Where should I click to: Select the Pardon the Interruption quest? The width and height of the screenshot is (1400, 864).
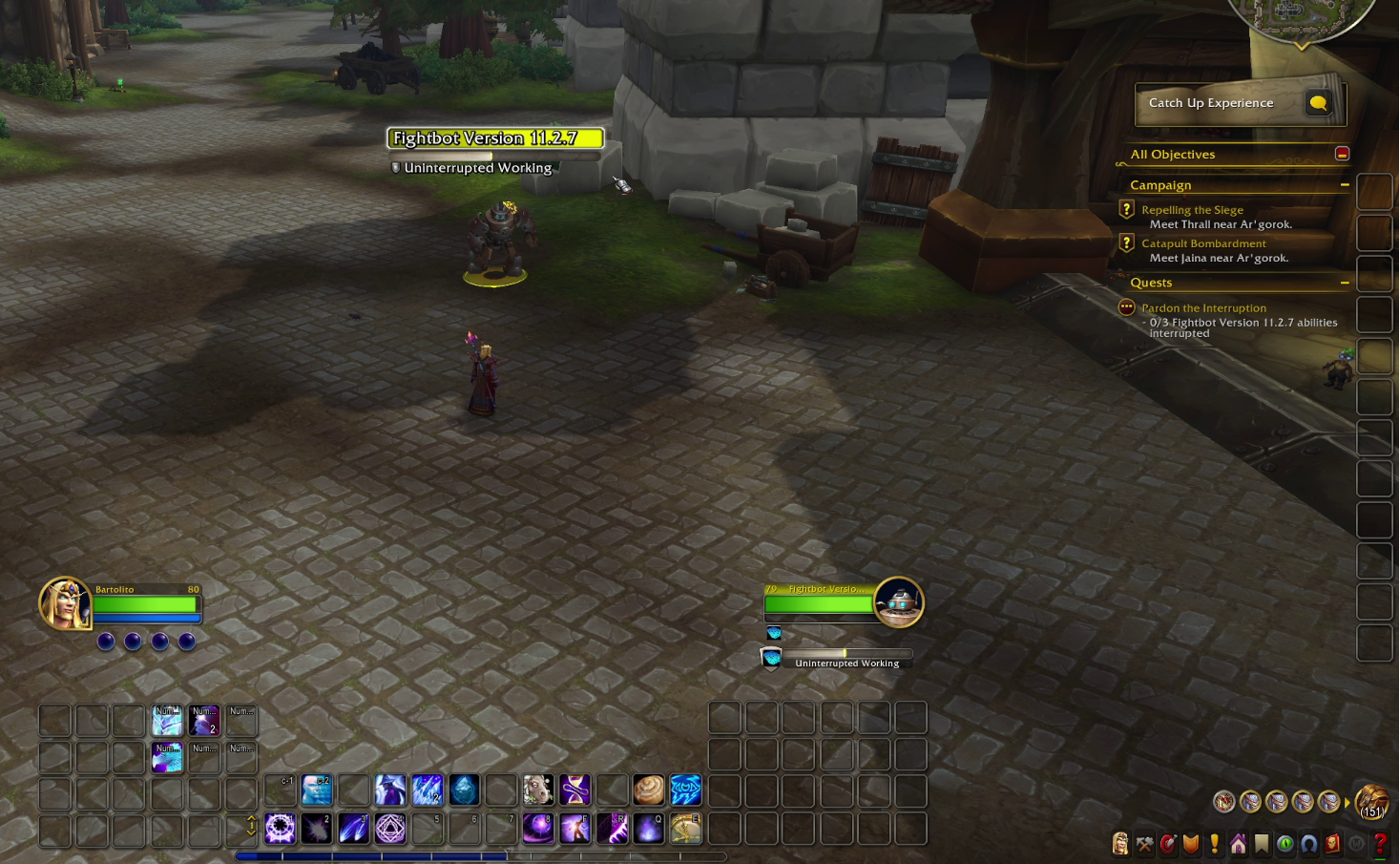point(1203,308)
